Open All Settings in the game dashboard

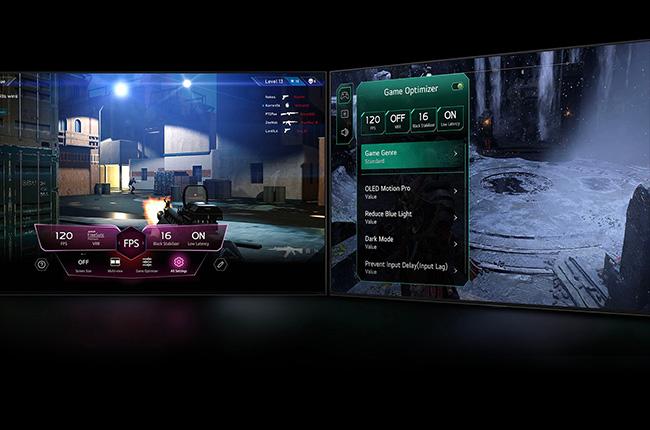(x=179, y=263)
